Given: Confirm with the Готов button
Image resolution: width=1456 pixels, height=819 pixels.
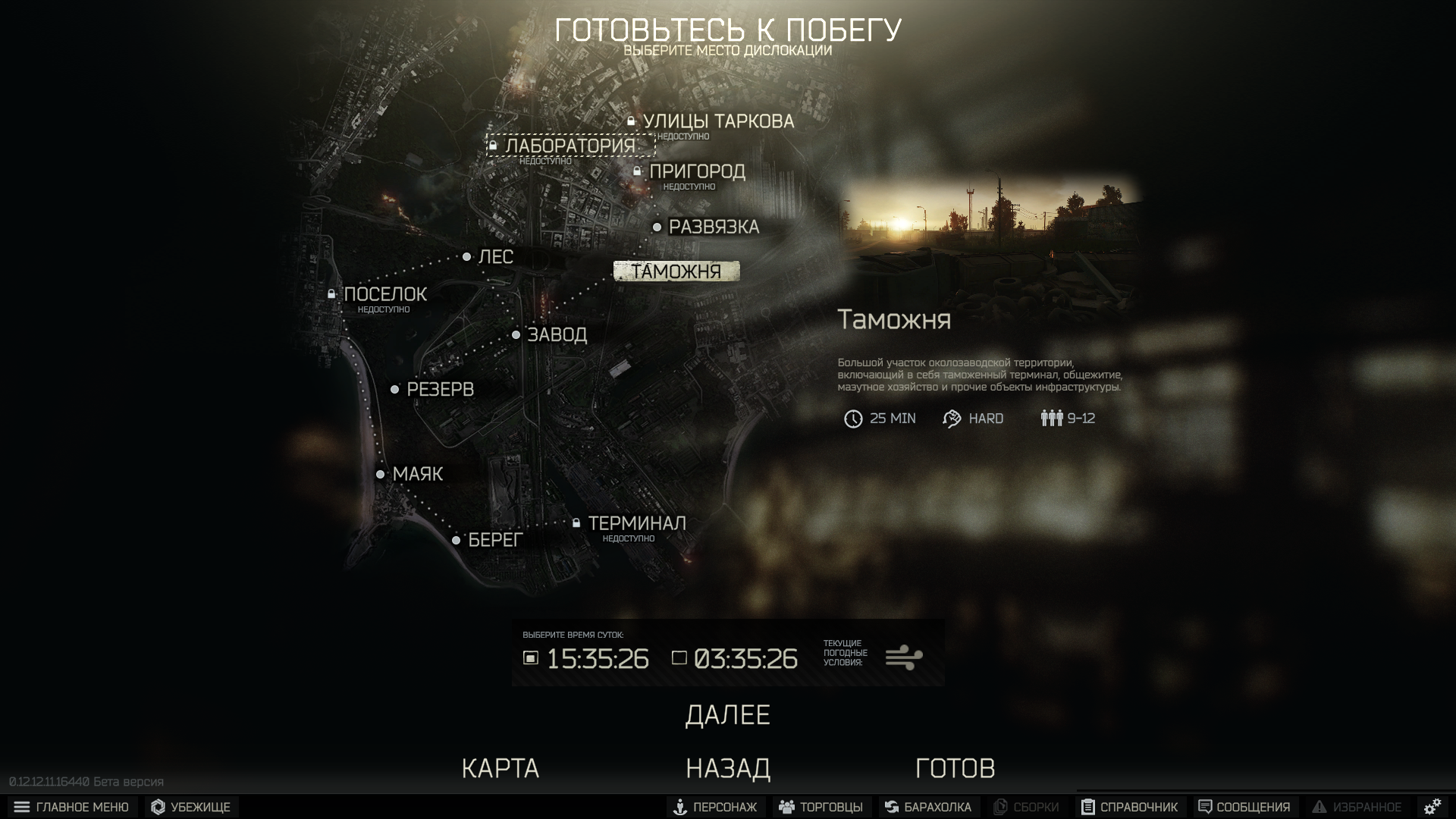Looking at the screenshot, I should (x=955, y=768).
